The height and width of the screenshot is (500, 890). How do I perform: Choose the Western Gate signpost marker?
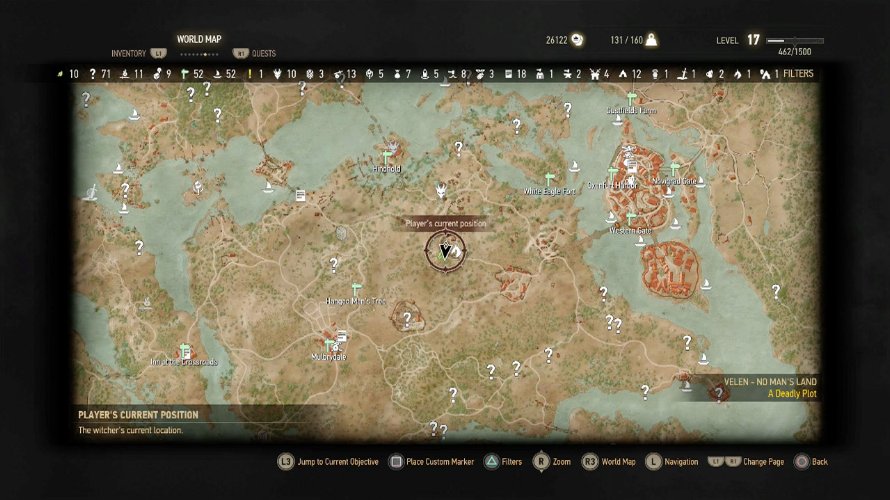[x=631, y=219]
